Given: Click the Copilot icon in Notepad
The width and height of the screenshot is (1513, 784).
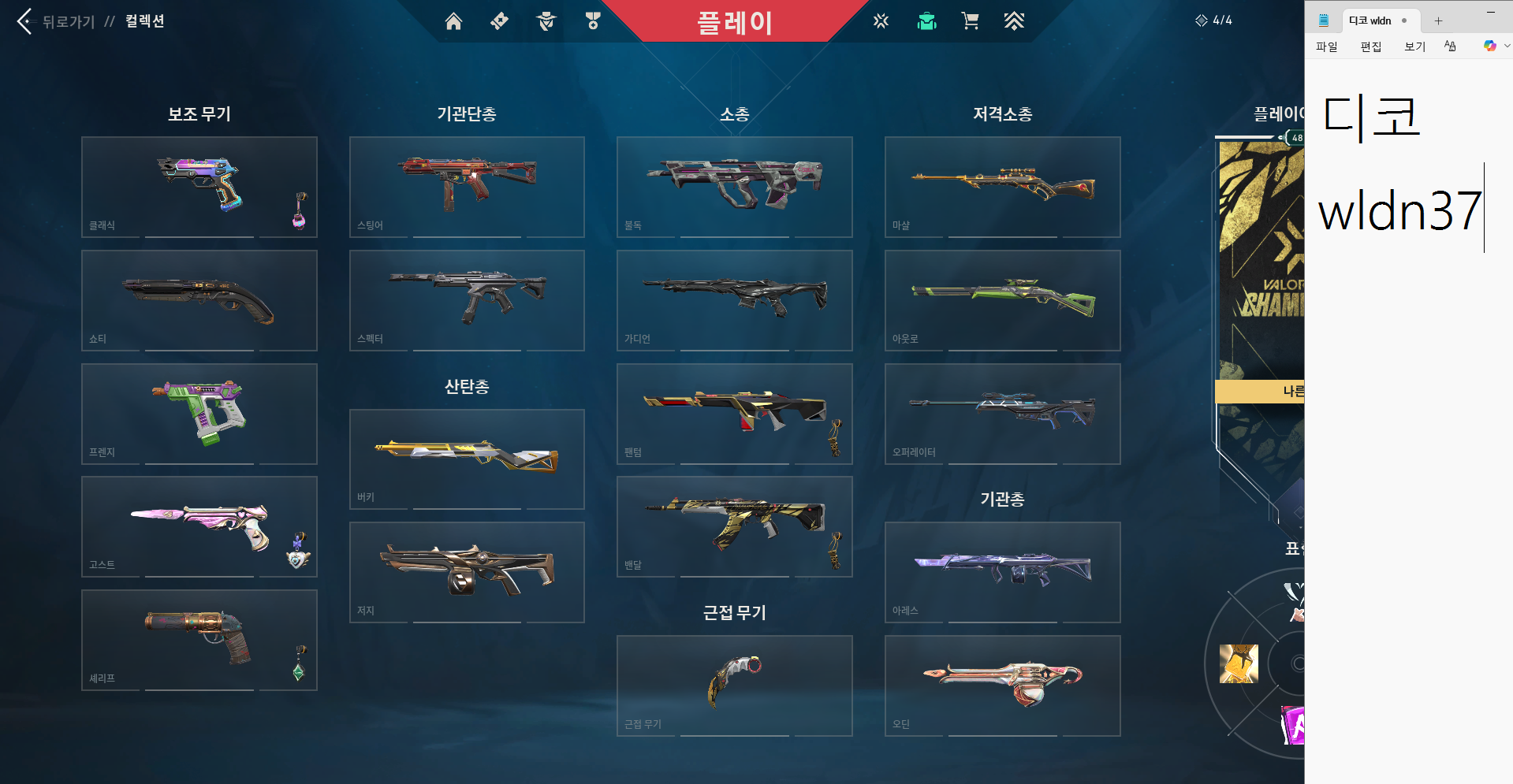Looking at the screenshot, I should pyautogui.click(x=1490, y=46).
